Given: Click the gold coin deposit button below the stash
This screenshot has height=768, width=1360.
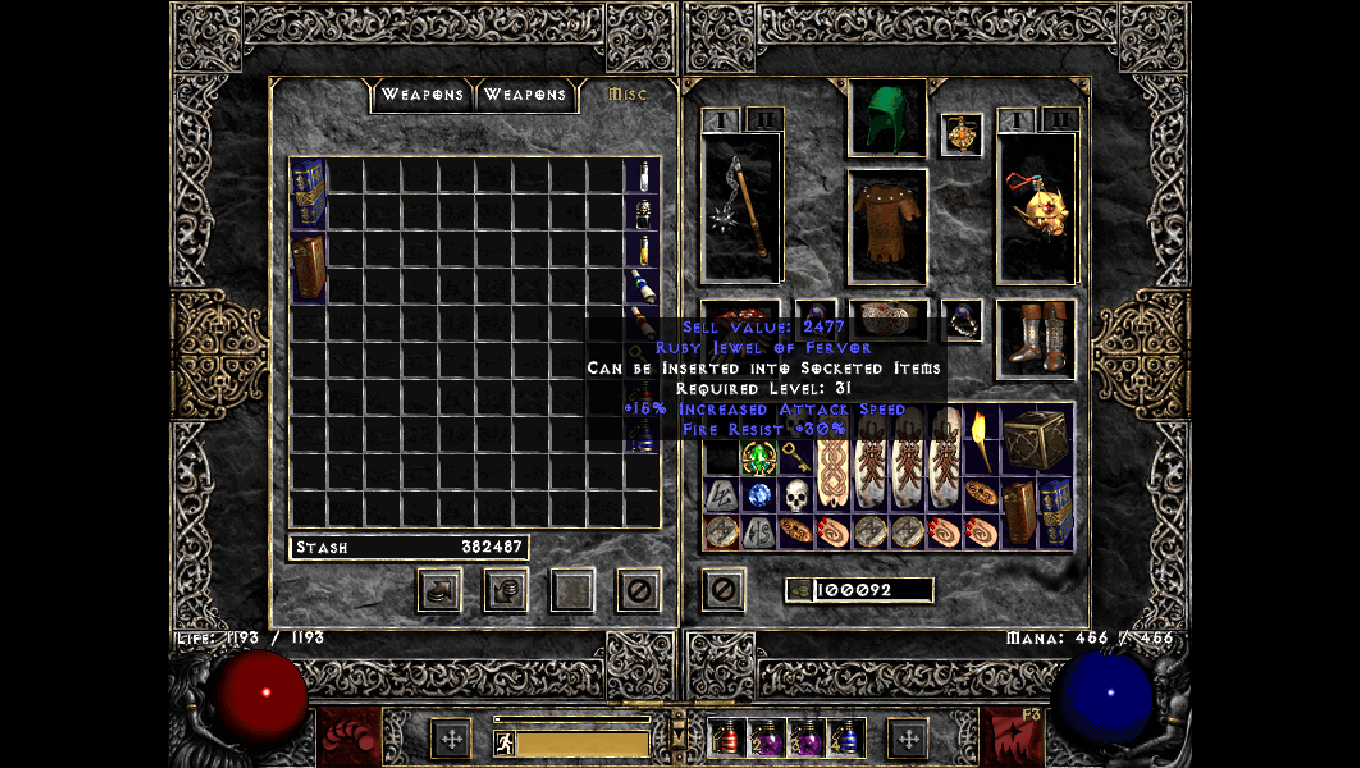Looking at the screenshot, I should 439,590.
